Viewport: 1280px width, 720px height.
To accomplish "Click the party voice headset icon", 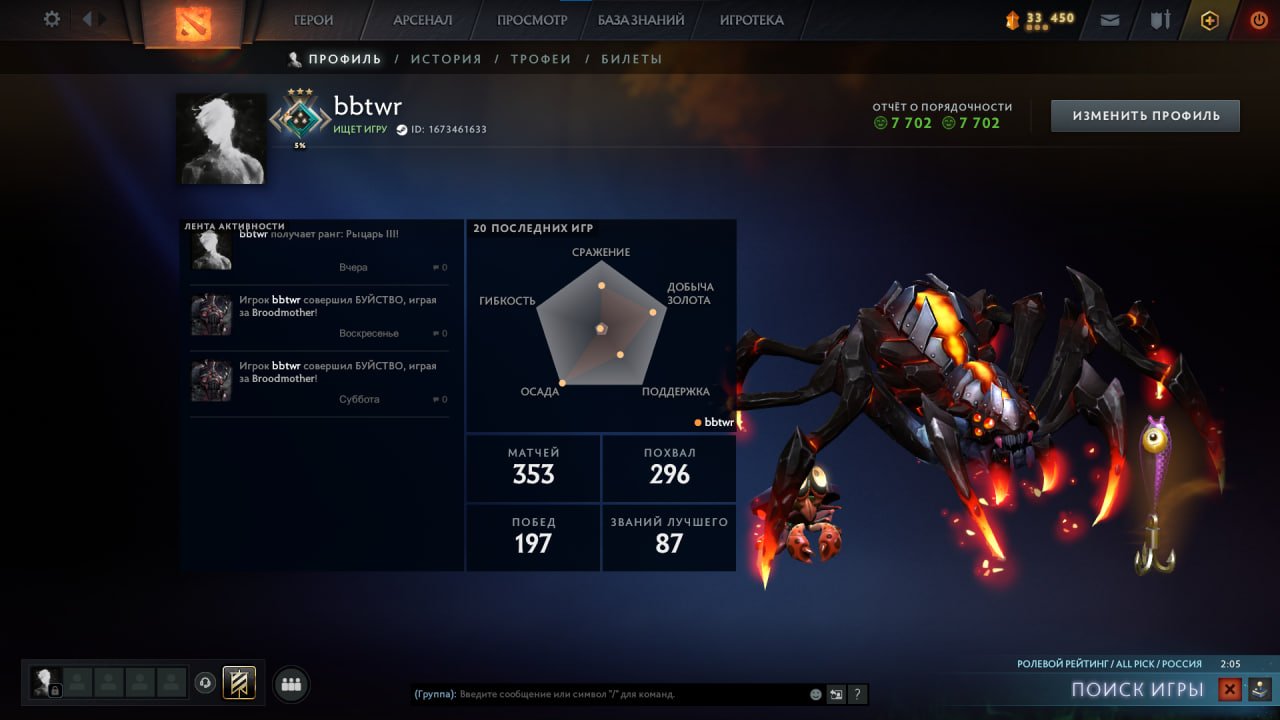I will (x=205, y=683).
